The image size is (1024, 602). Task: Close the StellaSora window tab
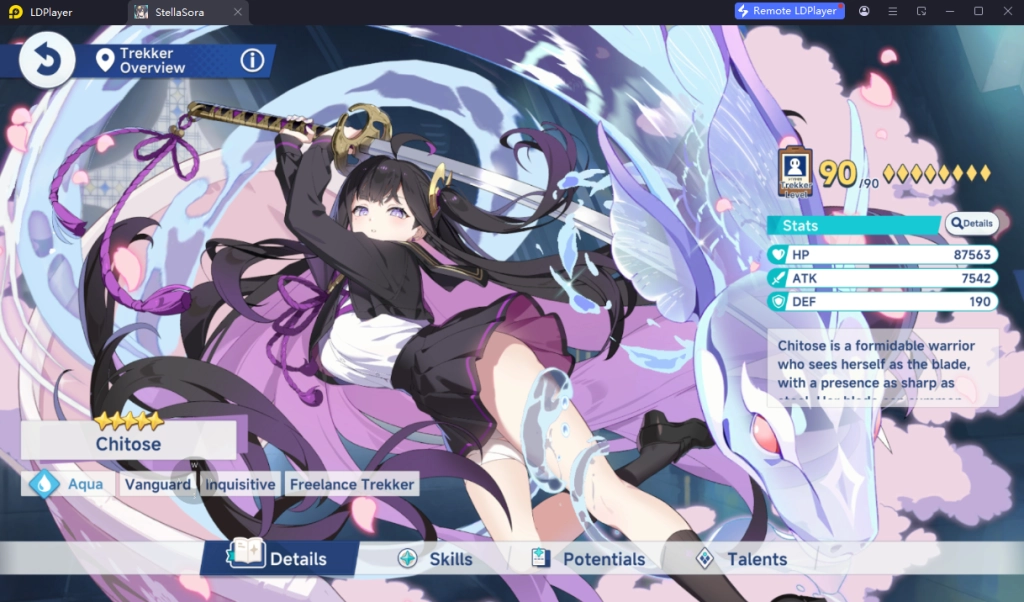(x=237, y=12)
